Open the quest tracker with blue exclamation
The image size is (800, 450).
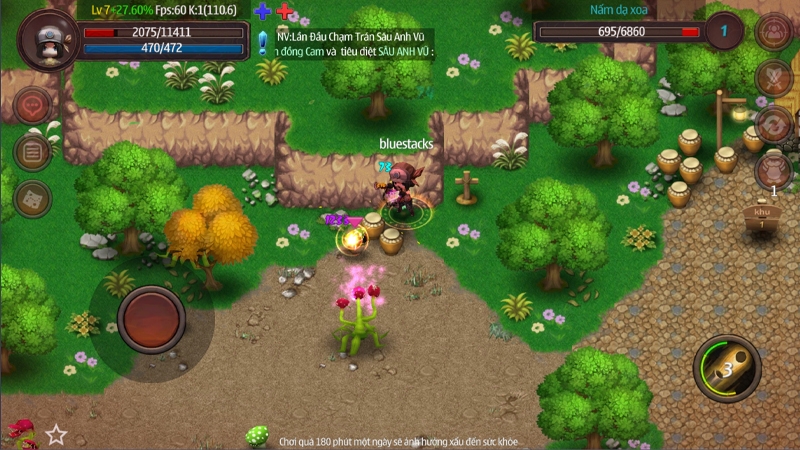pos(262,42)
